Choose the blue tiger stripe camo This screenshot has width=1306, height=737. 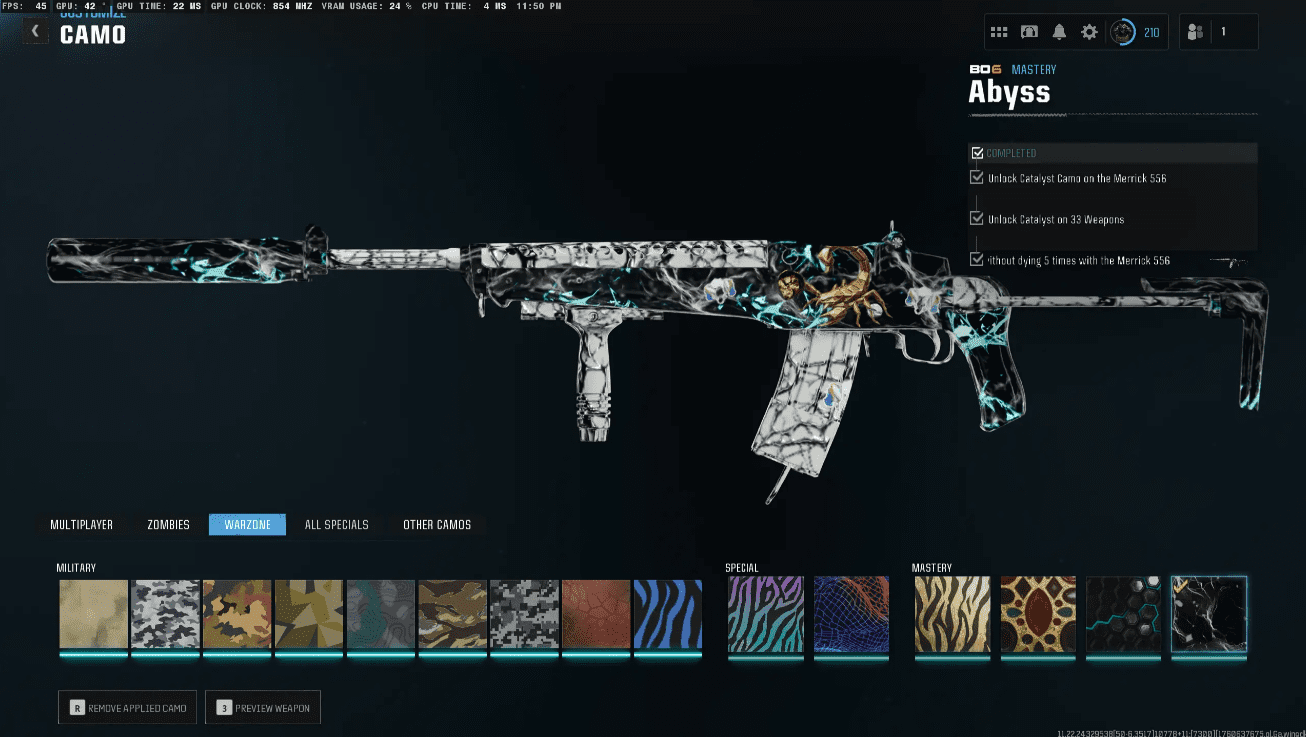point(668,614)
